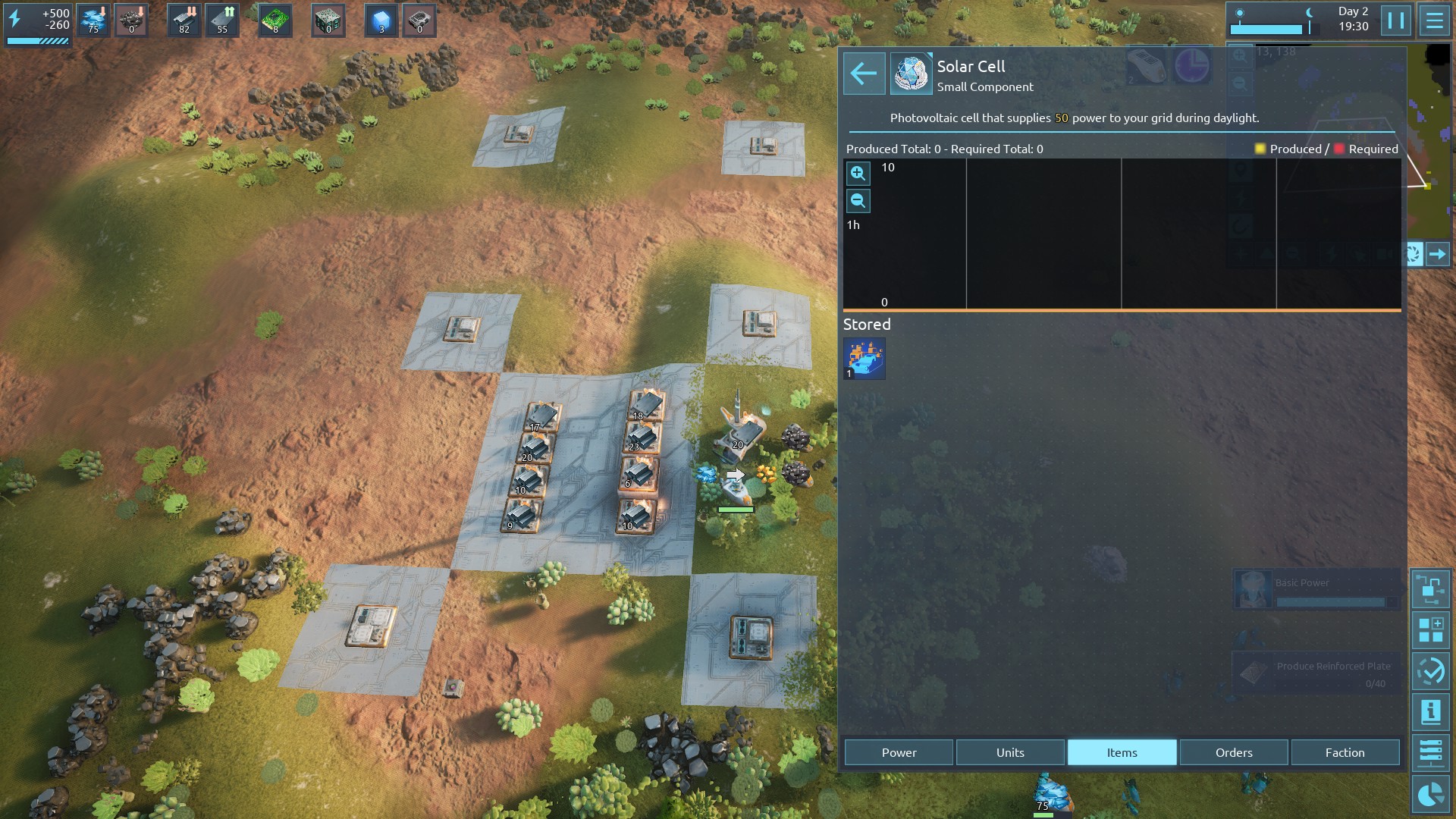This screenshot has height=819, width=1456.
Task: Switch to the Faction tab
Action: pyautogui.click(x=1345, y=752)
